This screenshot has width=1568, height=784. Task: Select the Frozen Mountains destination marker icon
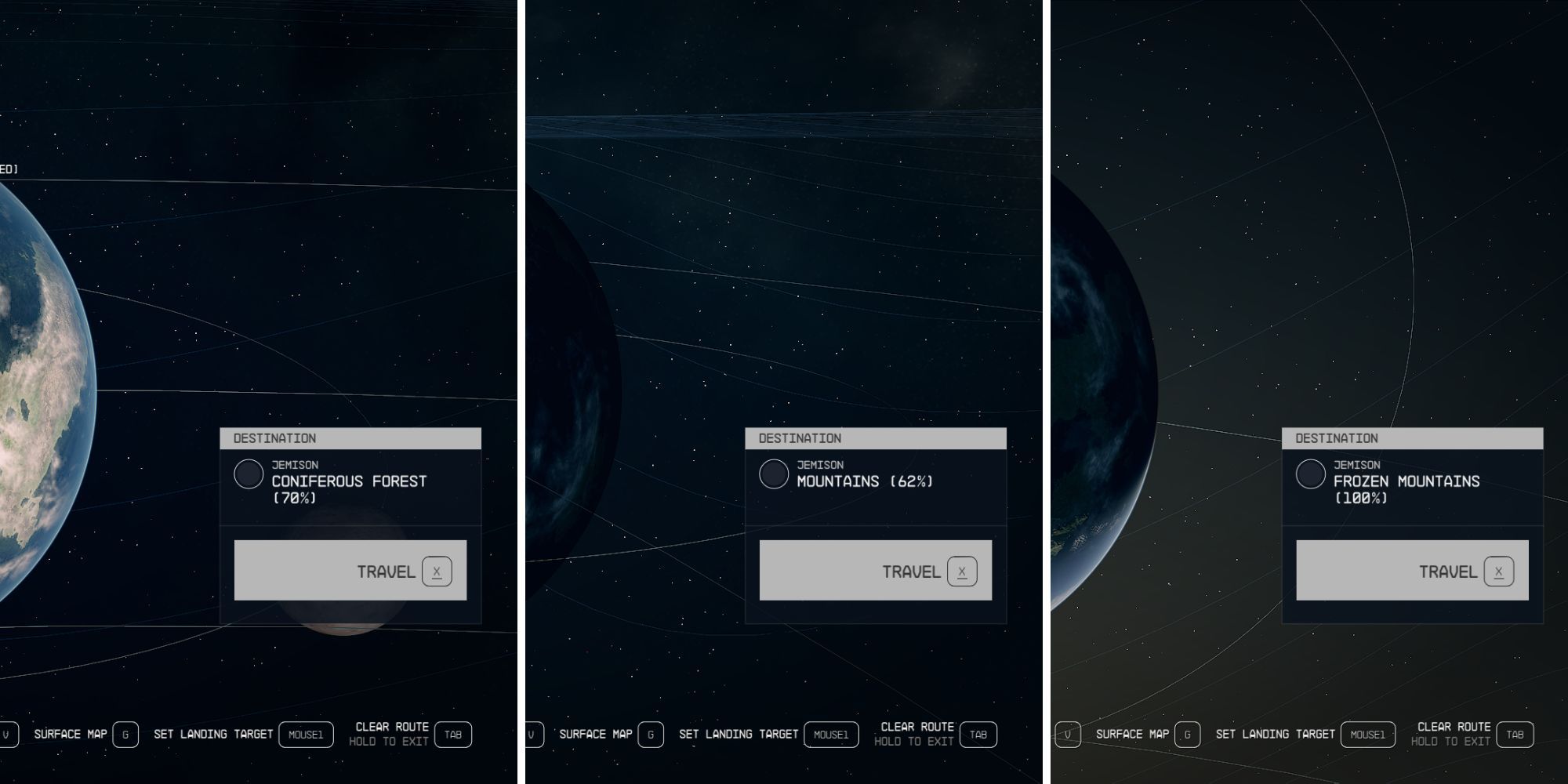pyautogui.click(x=1309, y=474)
